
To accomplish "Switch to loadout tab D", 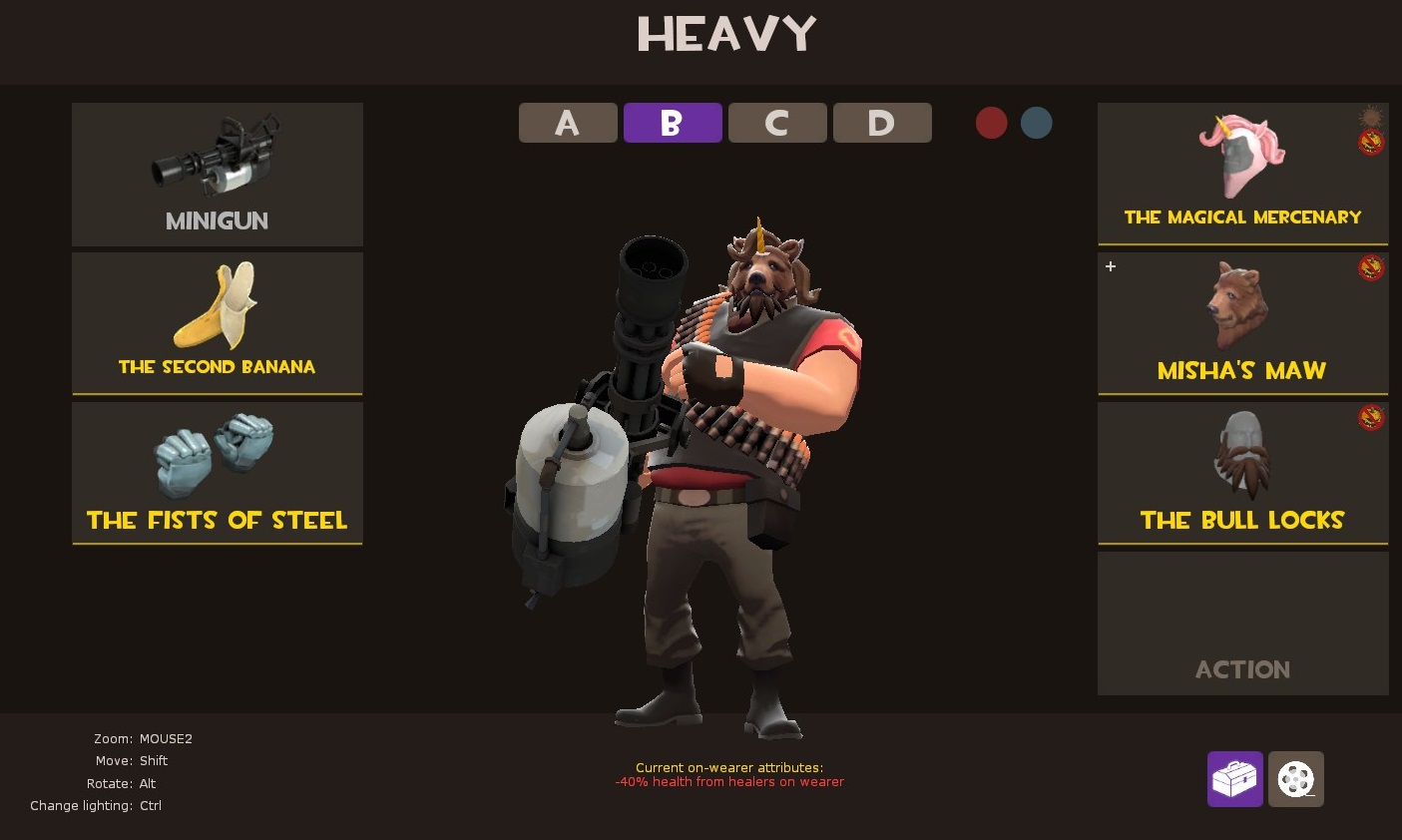I will click(882, 123).
